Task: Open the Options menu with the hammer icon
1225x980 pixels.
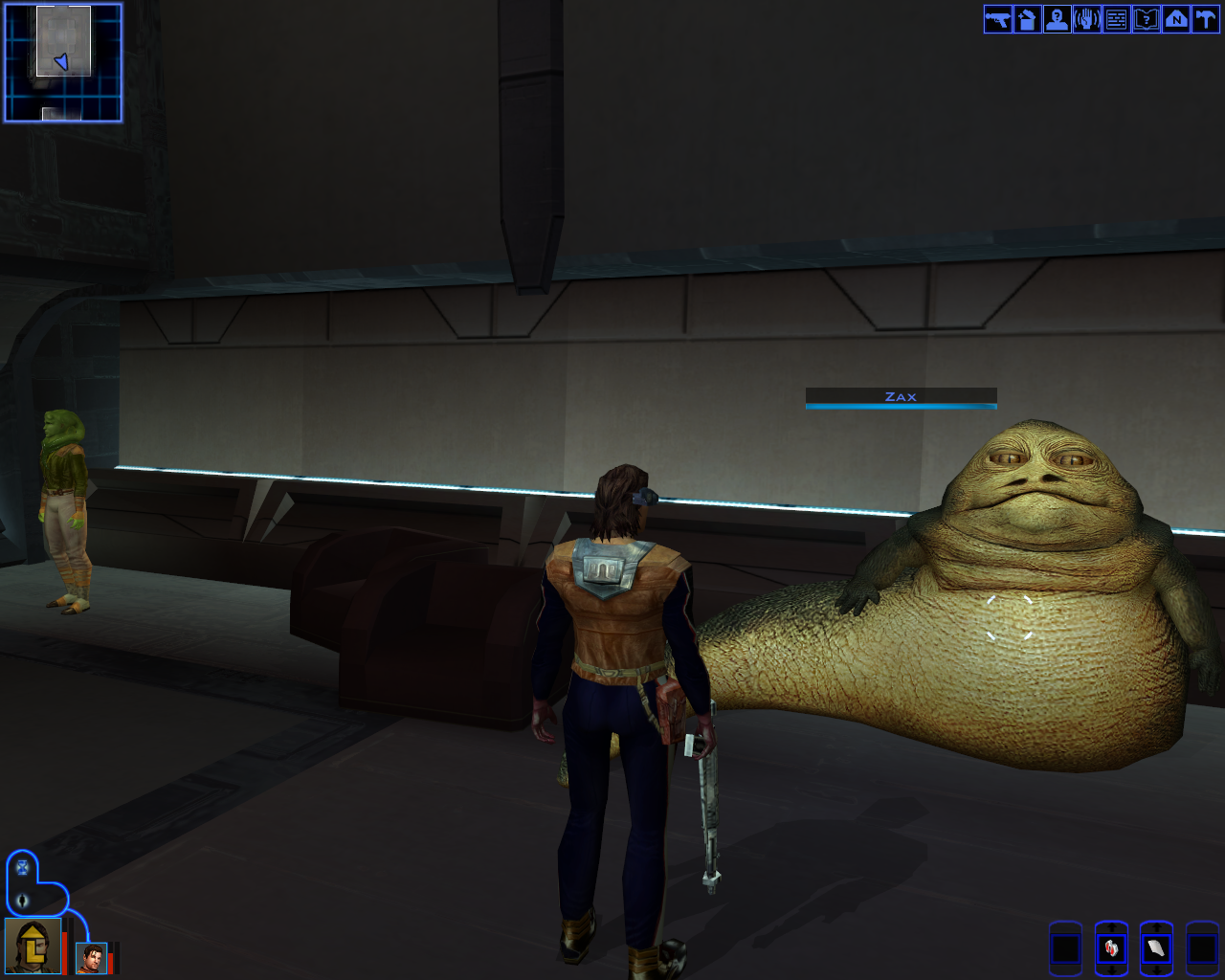Action: point(1205,19)
